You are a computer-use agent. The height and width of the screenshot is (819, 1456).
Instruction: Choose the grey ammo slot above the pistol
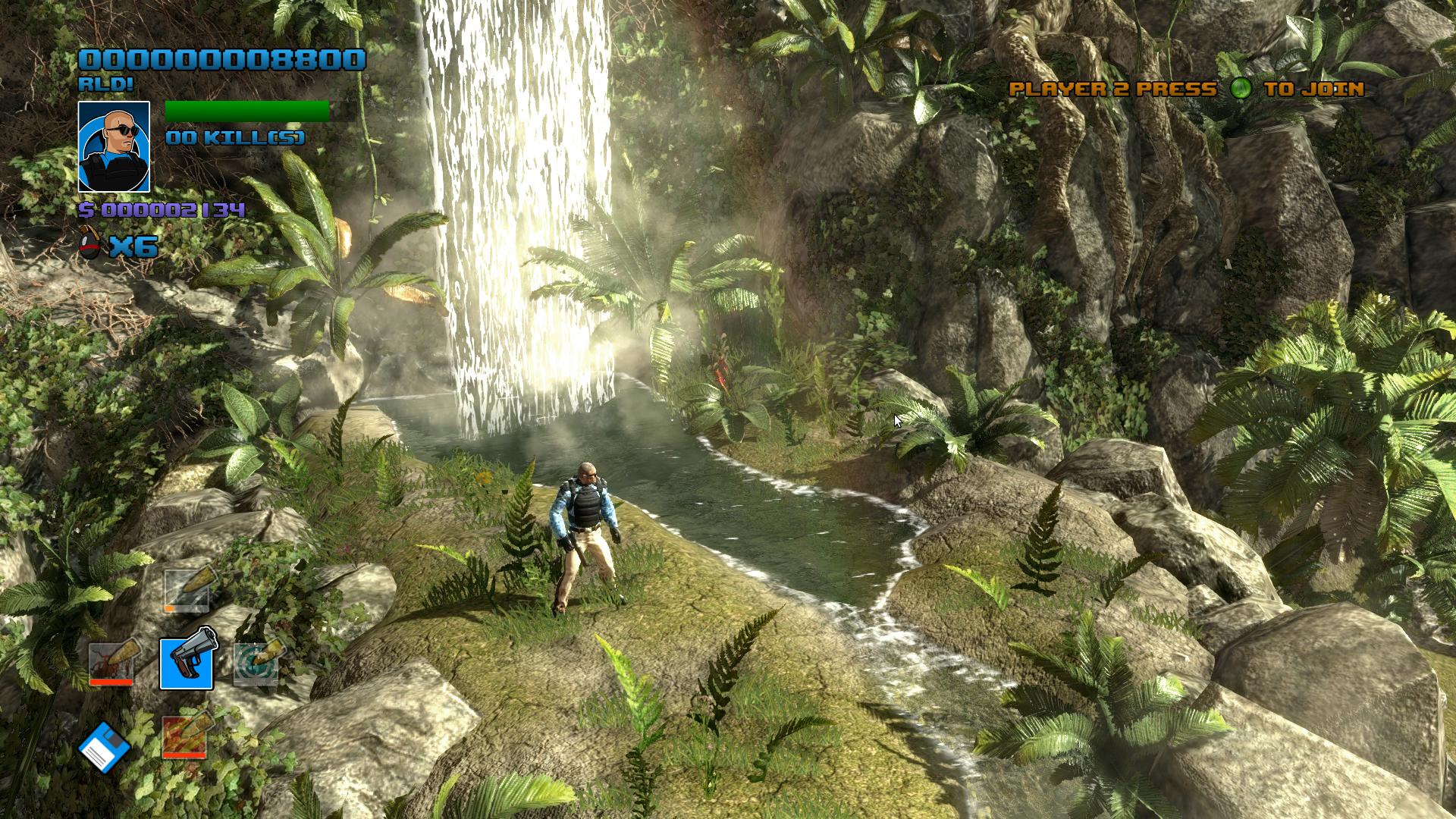click(187, 591)
